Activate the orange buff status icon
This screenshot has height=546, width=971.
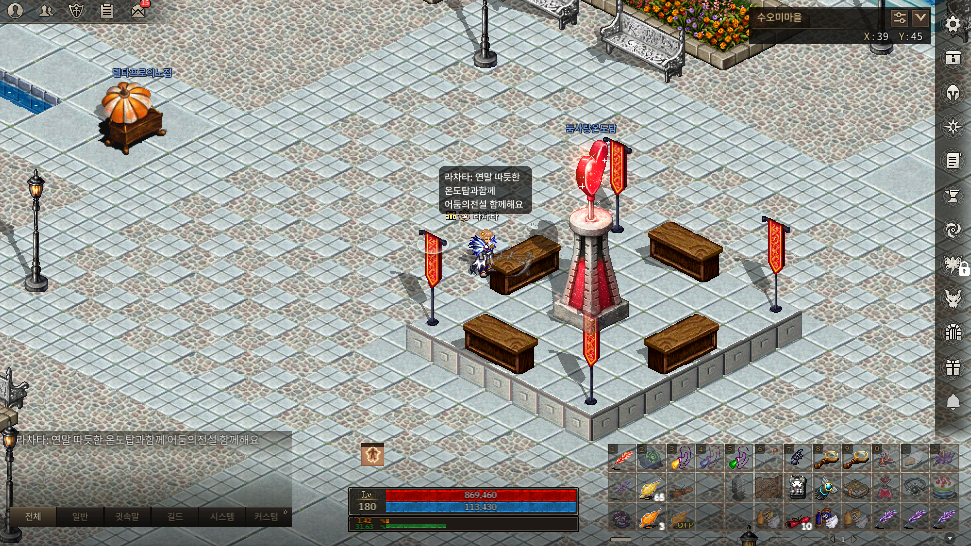[373, 455]
